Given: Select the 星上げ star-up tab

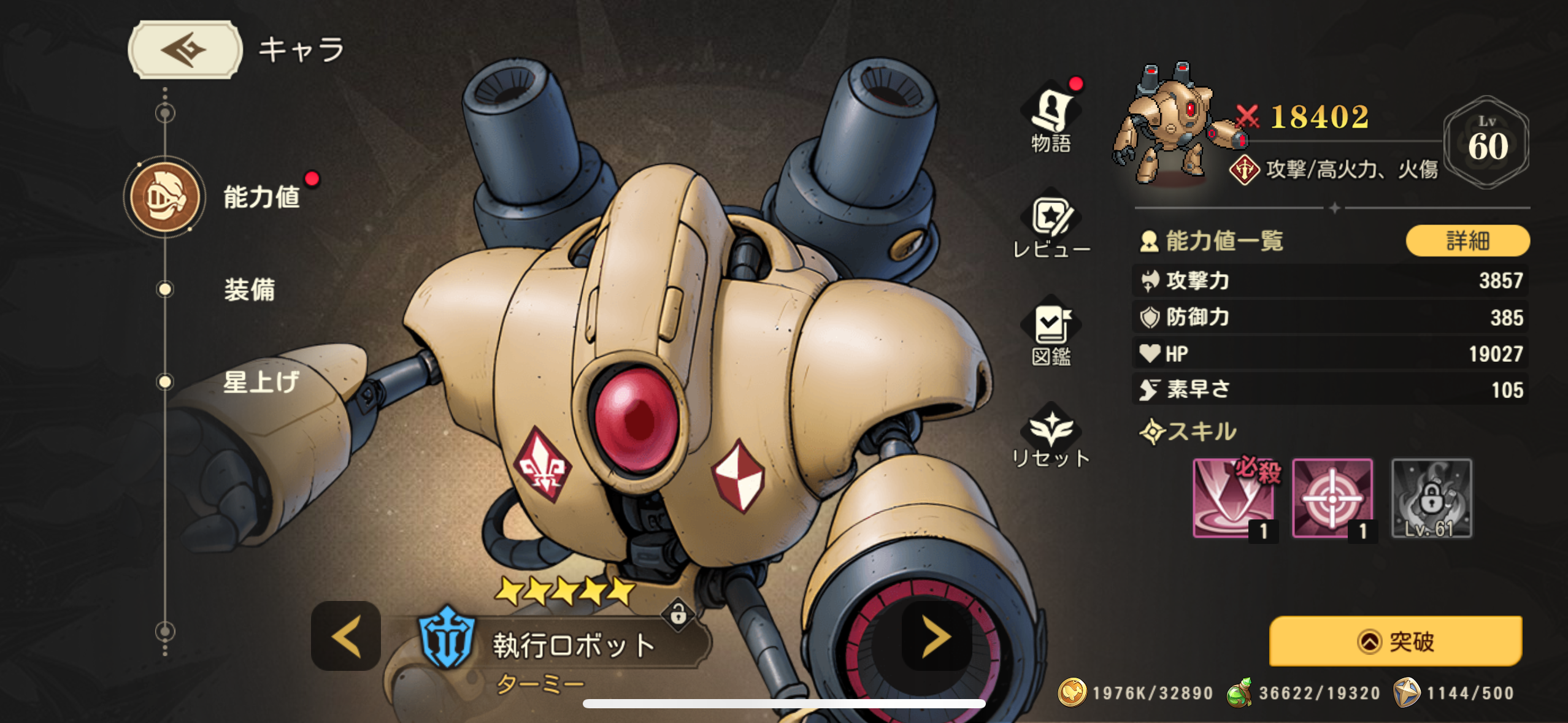Looking at the screenshot, I should 259,382.
